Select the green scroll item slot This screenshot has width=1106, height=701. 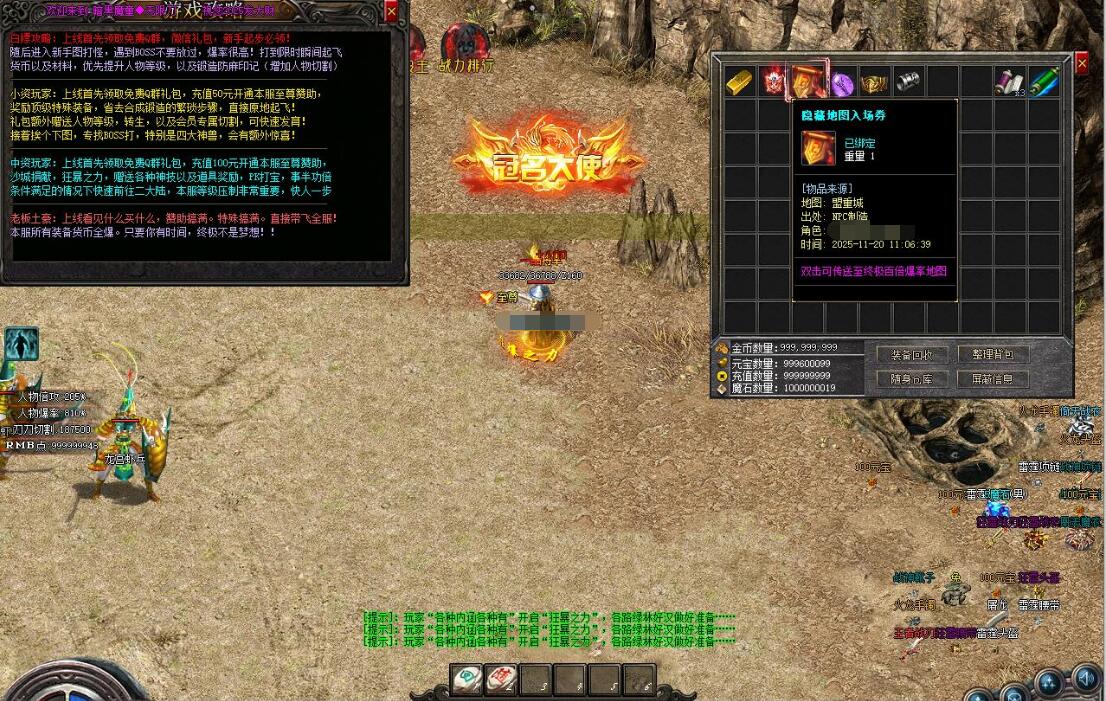tap(1044, 82)
